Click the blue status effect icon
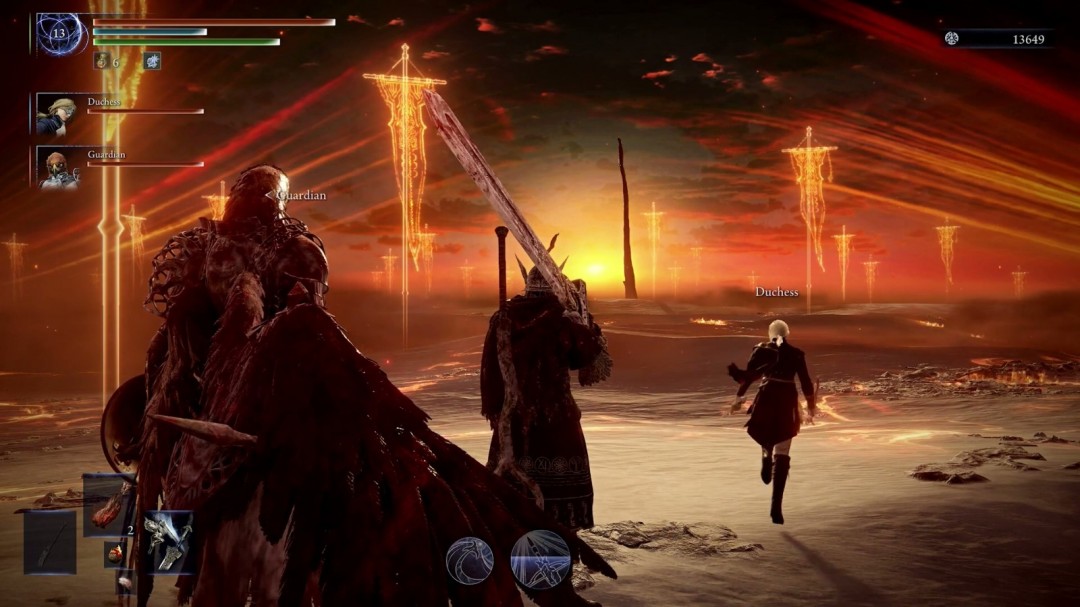The image size is (1080, 607). tap(151, 61)
